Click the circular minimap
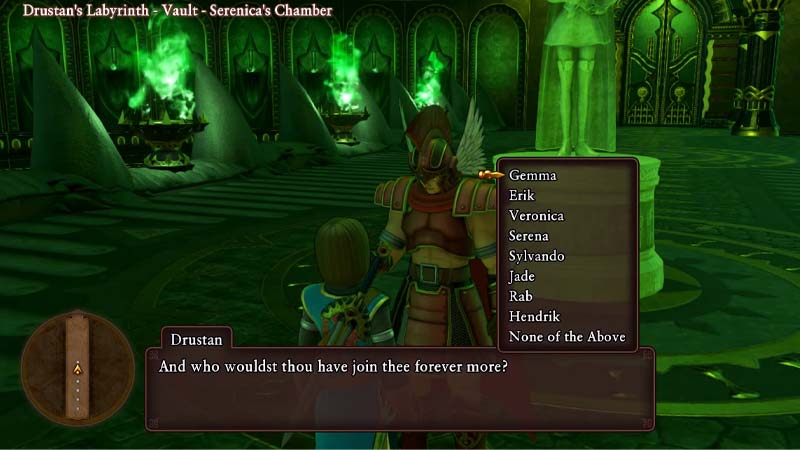This screenshot has height=450, width=800. coord(76,368)
